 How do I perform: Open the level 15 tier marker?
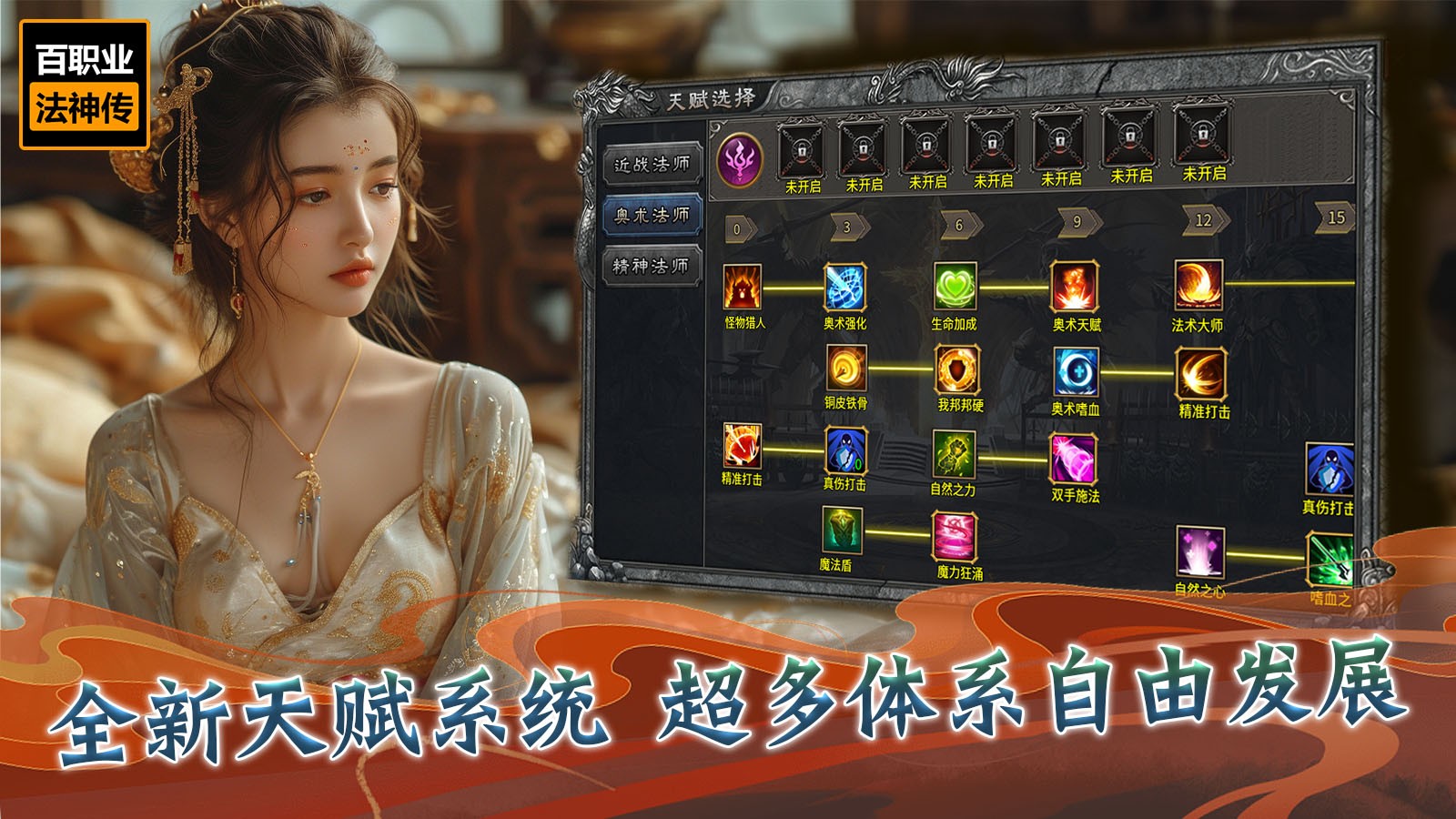pos(1333,216)
